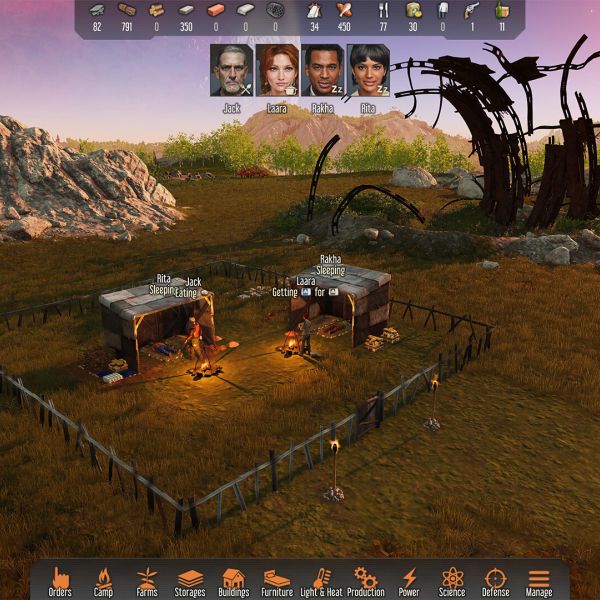The height and width of the screenshot is (600, 600).
Task: Select Jack's survivor portrait
Action: [x=231, y=70]
